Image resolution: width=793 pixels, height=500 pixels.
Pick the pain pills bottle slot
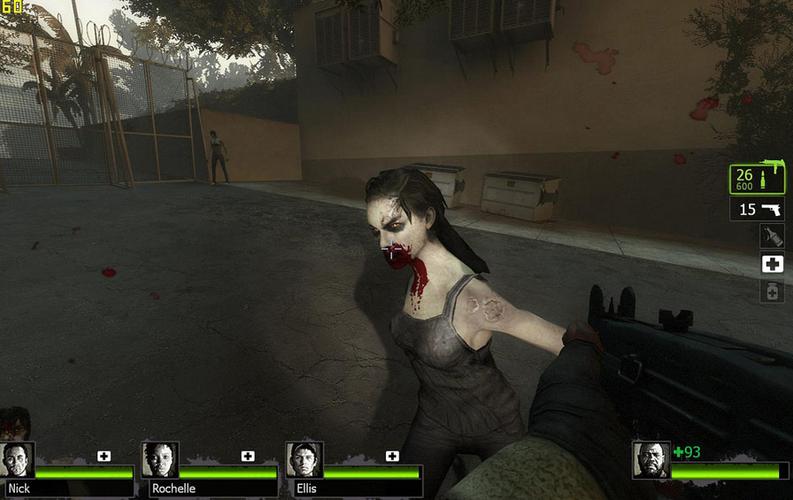pos(771,291)
